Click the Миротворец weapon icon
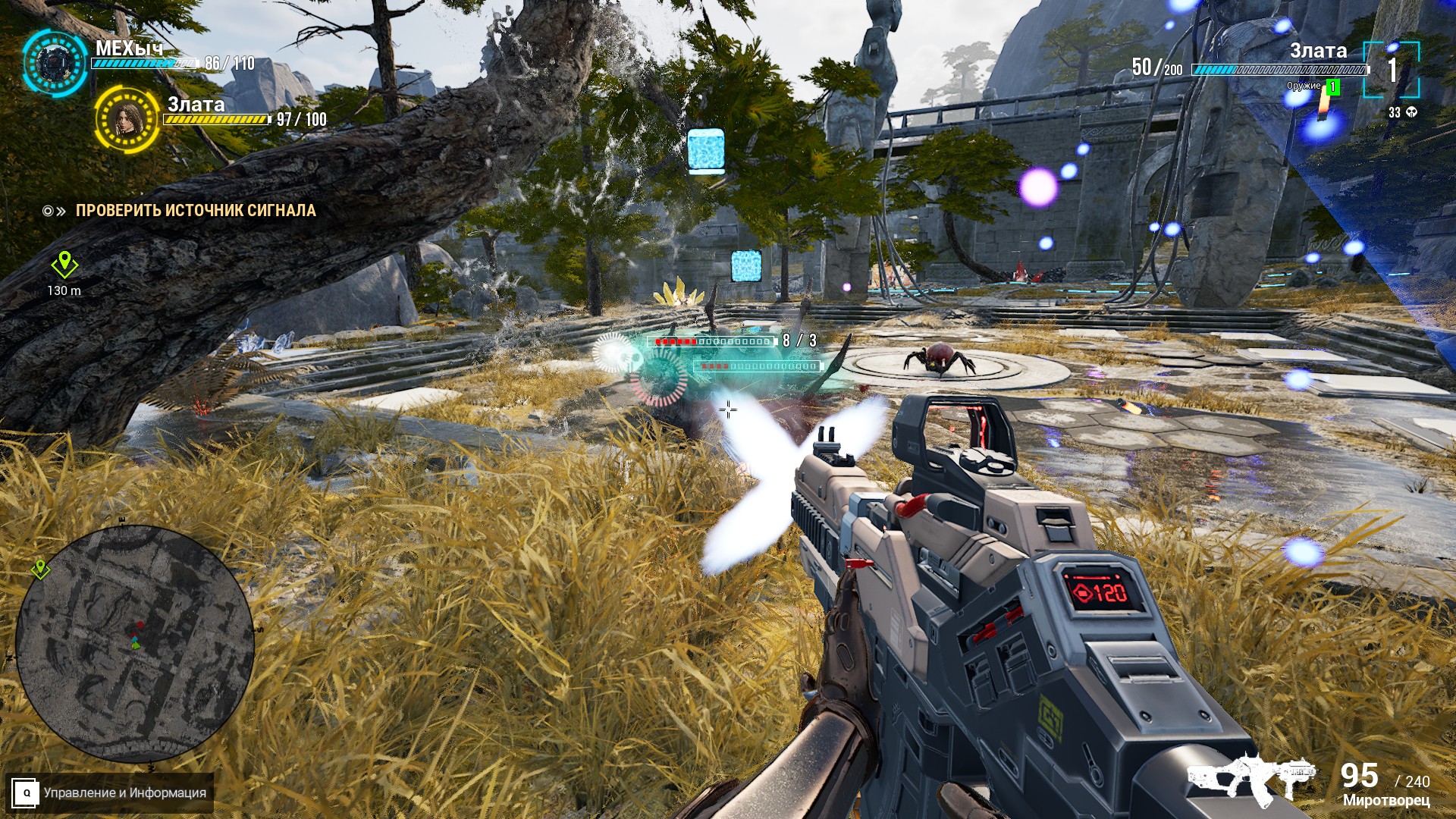1456x819 pixels. 1252,778
